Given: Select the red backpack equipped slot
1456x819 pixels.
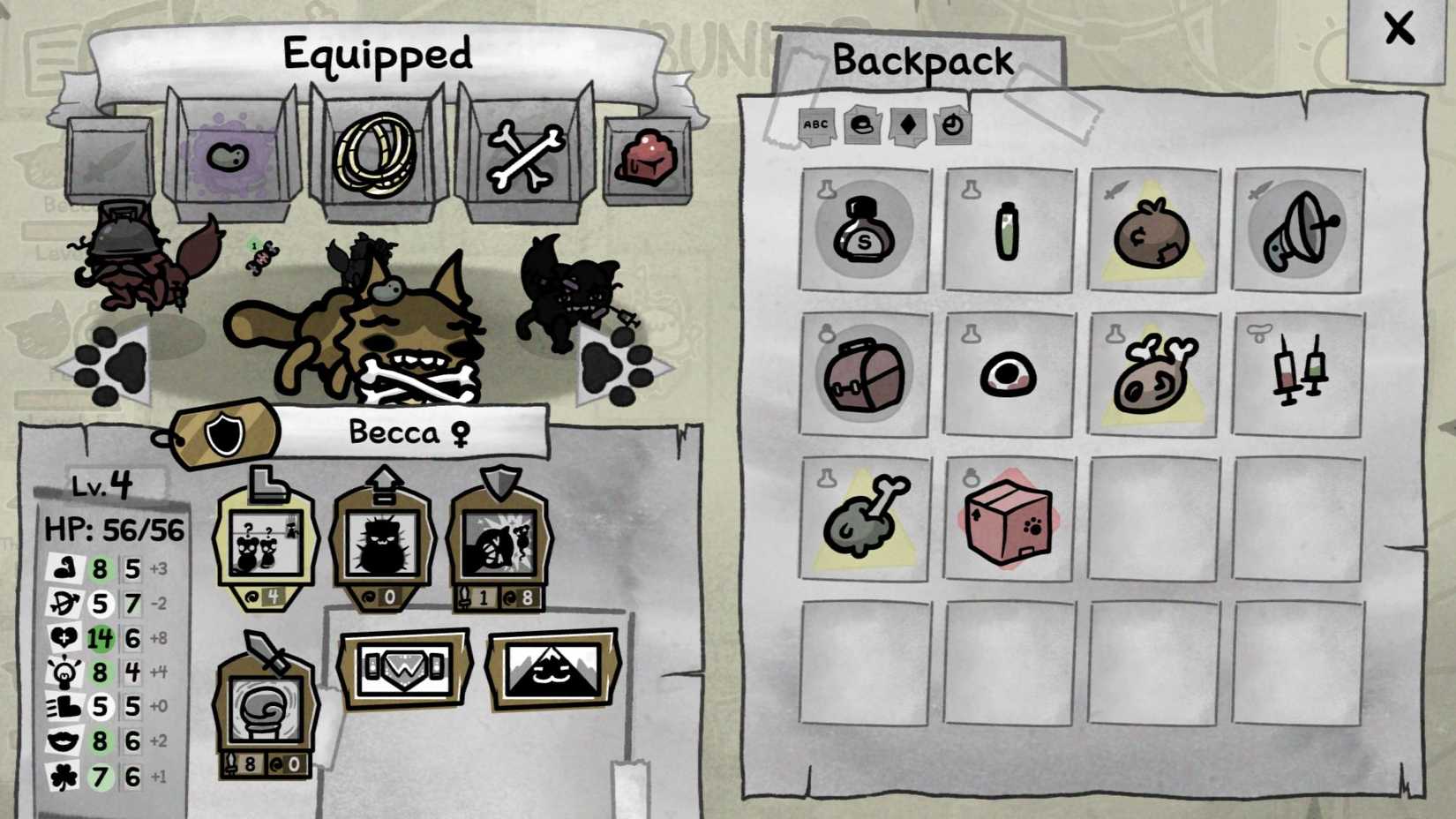Looking at the screenshot, I should [x=648, y=157].
